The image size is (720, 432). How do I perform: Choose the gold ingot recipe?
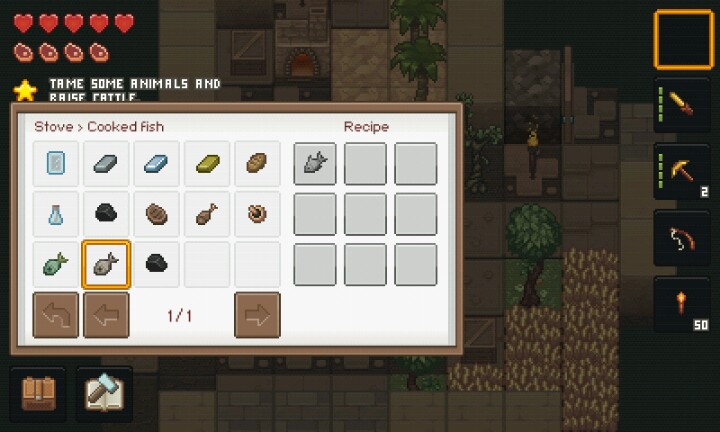[207, 163]
